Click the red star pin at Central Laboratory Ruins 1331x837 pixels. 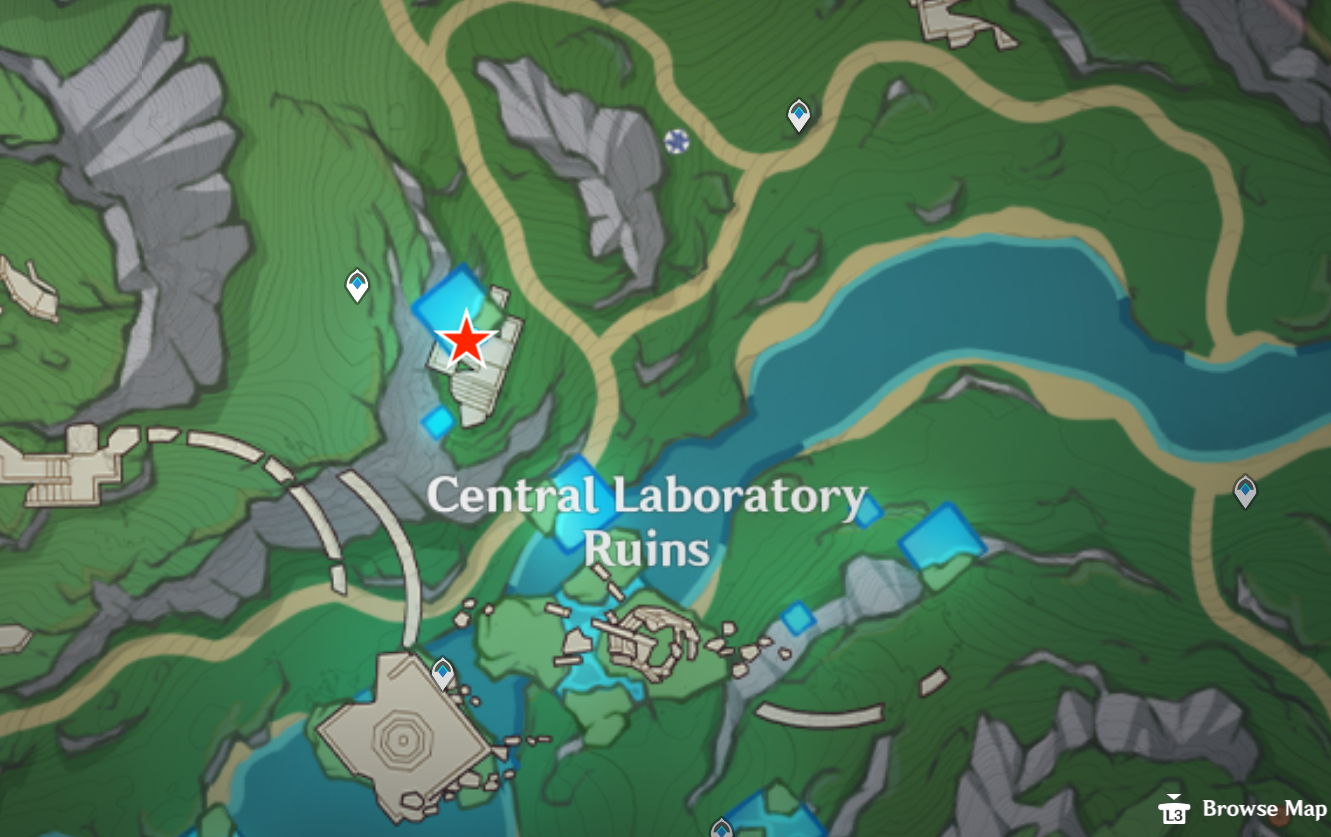[469, 341]
